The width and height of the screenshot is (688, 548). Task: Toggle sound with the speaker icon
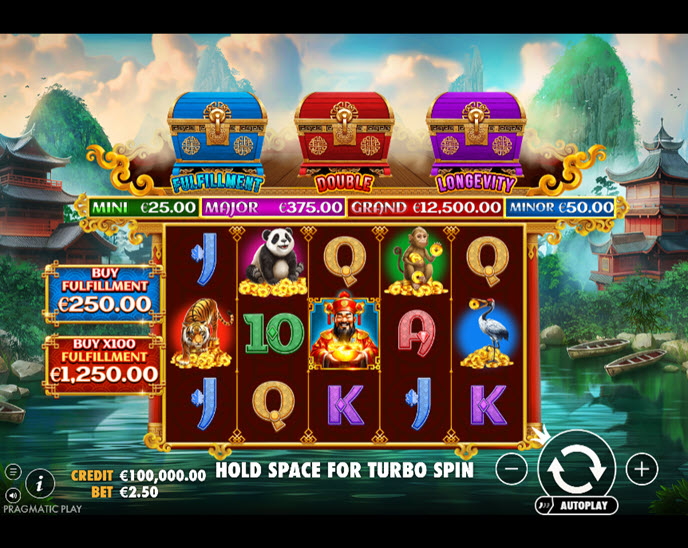13,494
